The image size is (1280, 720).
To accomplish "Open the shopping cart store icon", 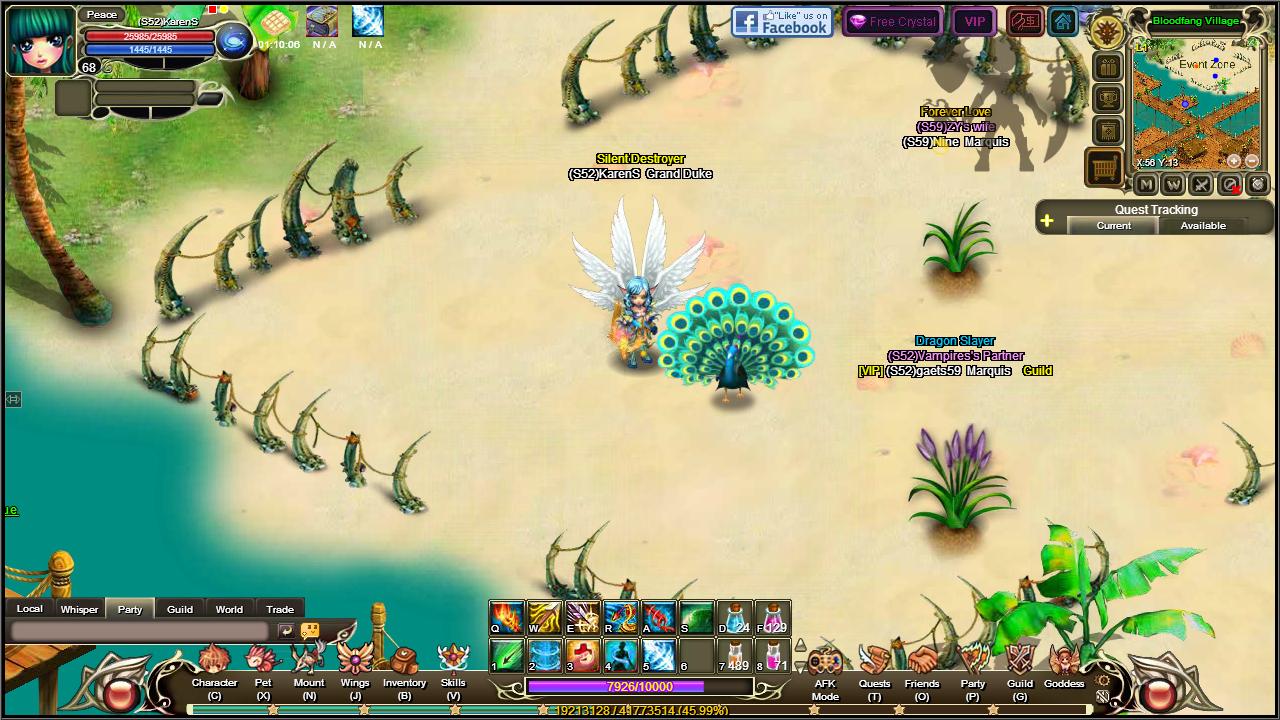I will (x=1106, y=168).
